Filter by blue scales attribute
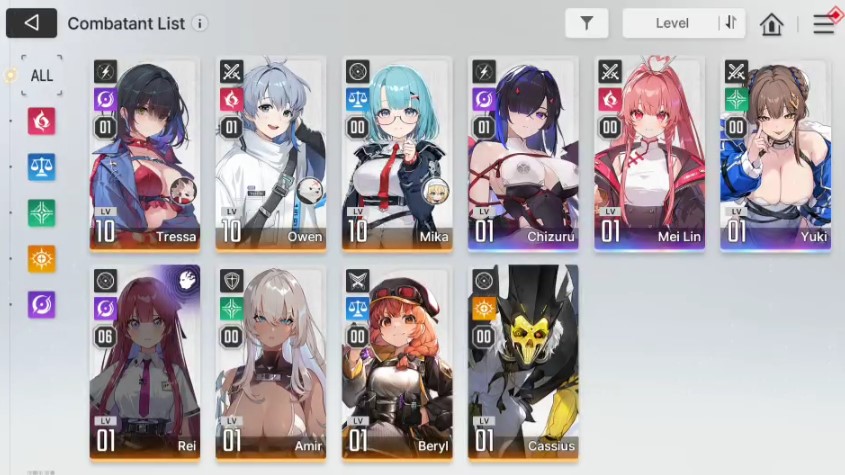 point(41,167)
